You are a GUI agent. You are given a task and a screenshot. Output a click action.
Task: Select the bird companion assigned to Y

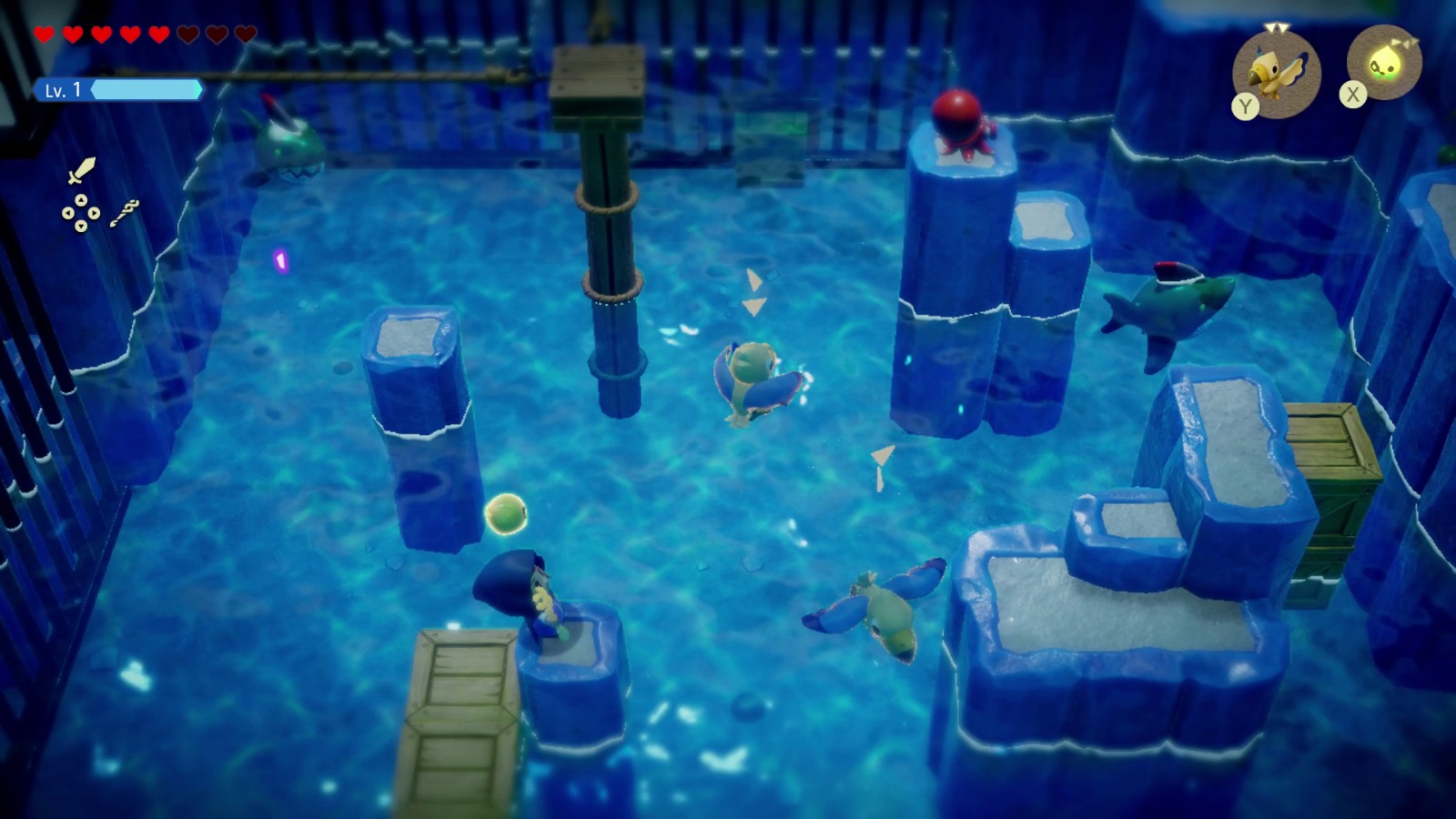[x=1276, y=73]
